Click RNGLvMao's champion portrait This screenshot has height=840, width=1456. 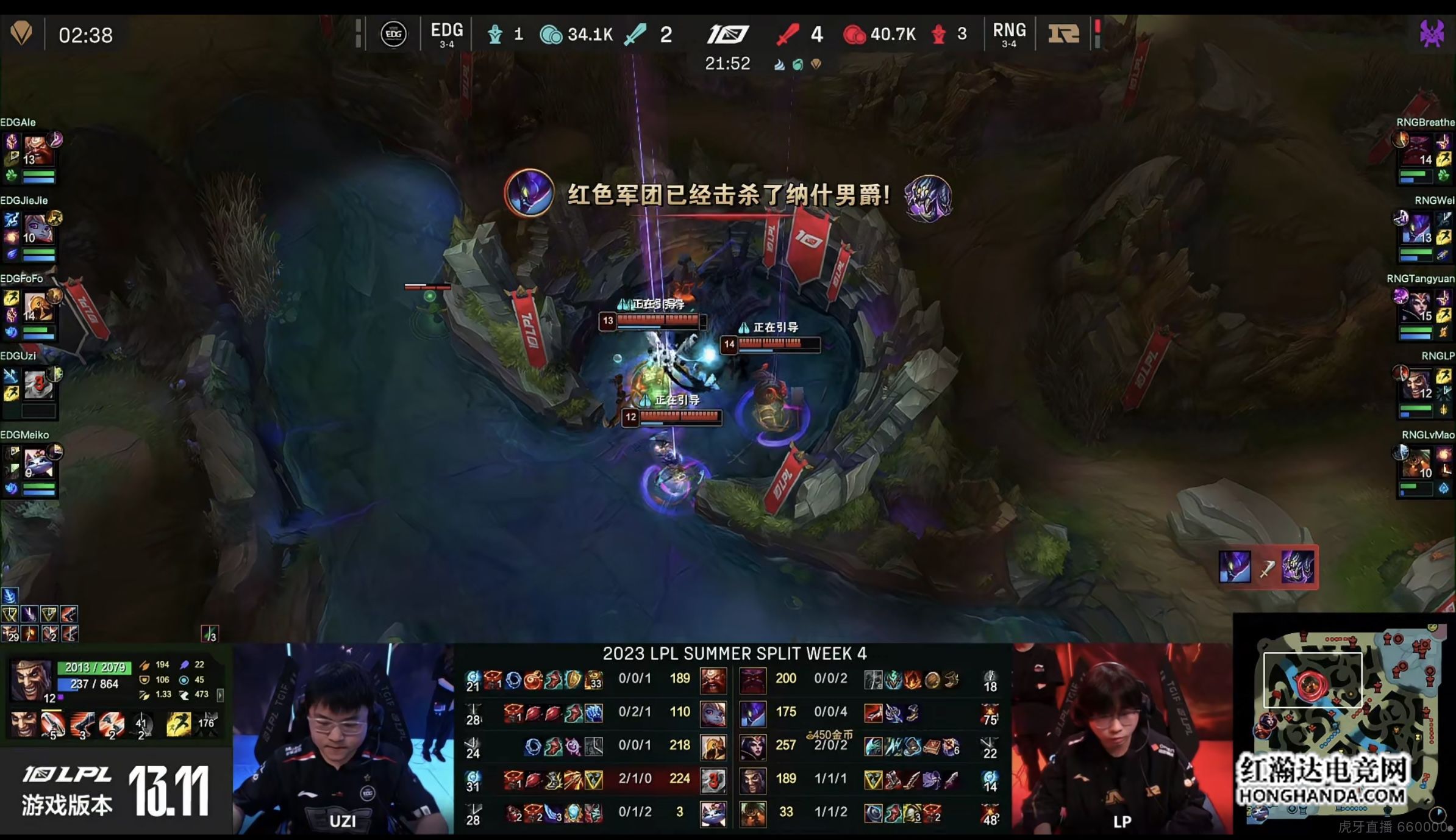point(1417,464)
